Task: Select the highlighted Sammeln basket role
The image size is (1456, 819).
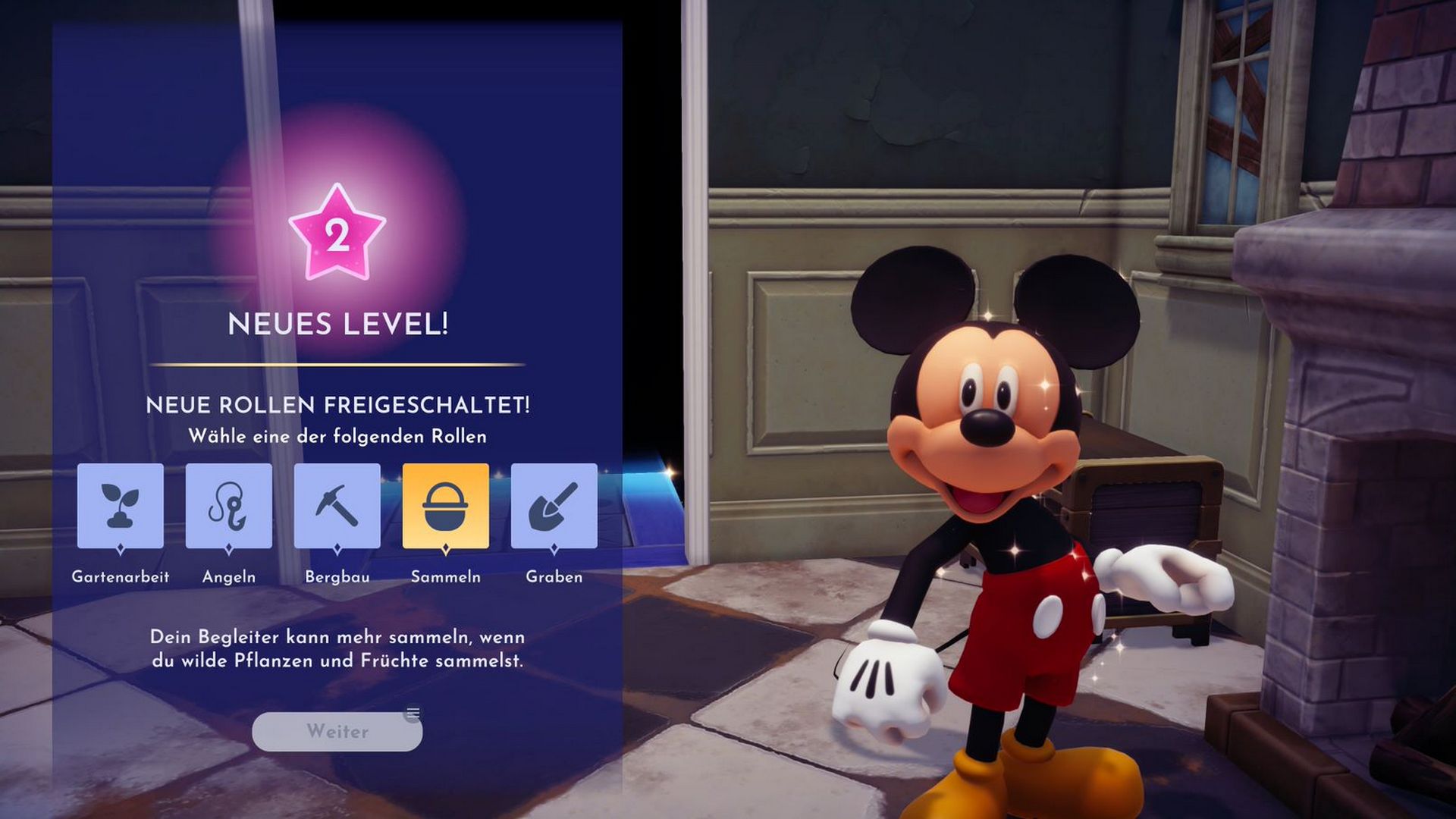Action: (445, 506)
